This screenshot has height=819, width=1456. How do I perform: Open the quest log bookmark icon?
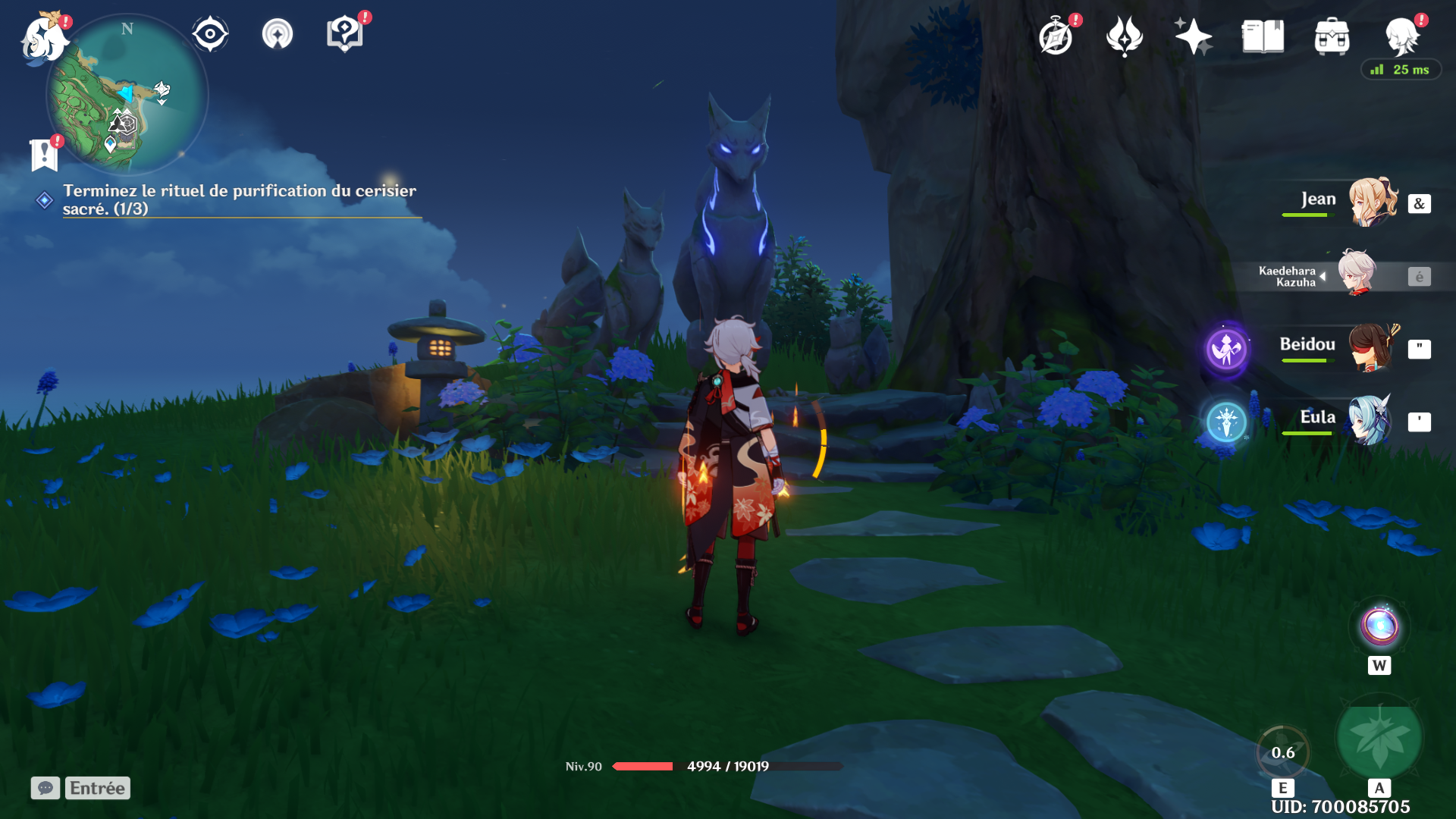tap(44, 155)
